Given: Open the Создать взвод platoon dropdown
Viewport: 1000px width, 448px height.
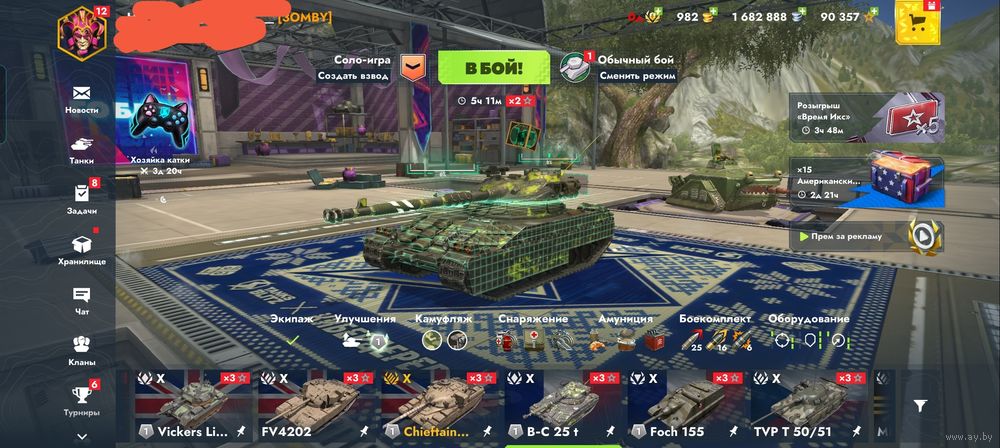Looking at the screenshot, I should (x=411, y=67).
